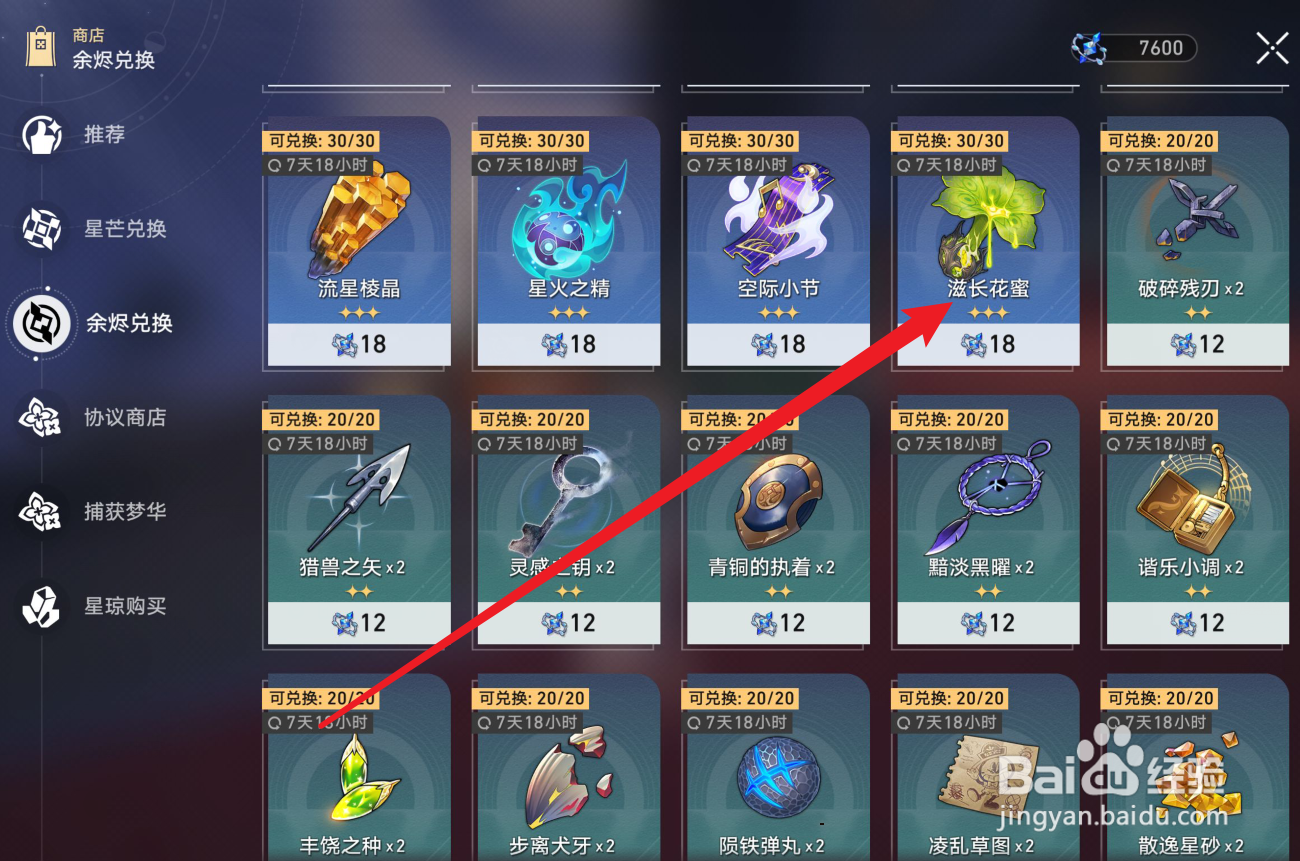Open the 协议商店 sidebar icon

[x=40, y=418]
